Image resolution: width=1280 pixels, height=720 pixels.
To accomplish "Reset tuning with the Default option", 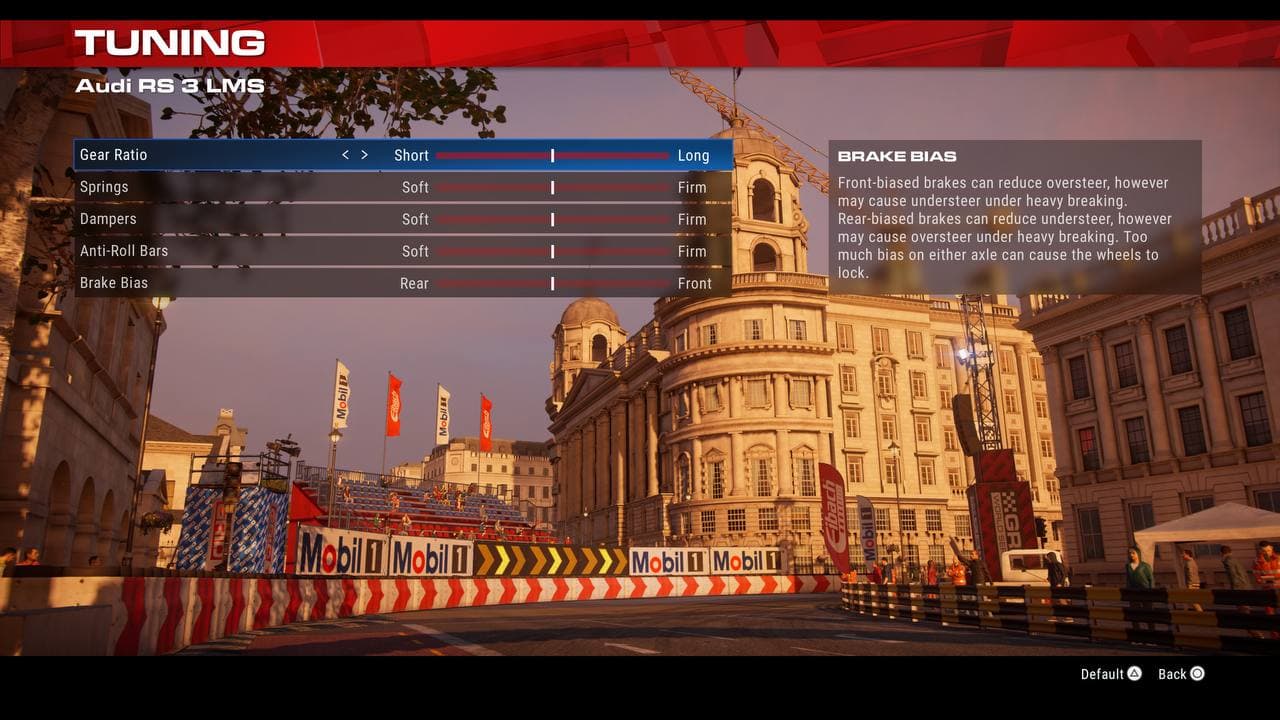I will tap(1111, 674).
